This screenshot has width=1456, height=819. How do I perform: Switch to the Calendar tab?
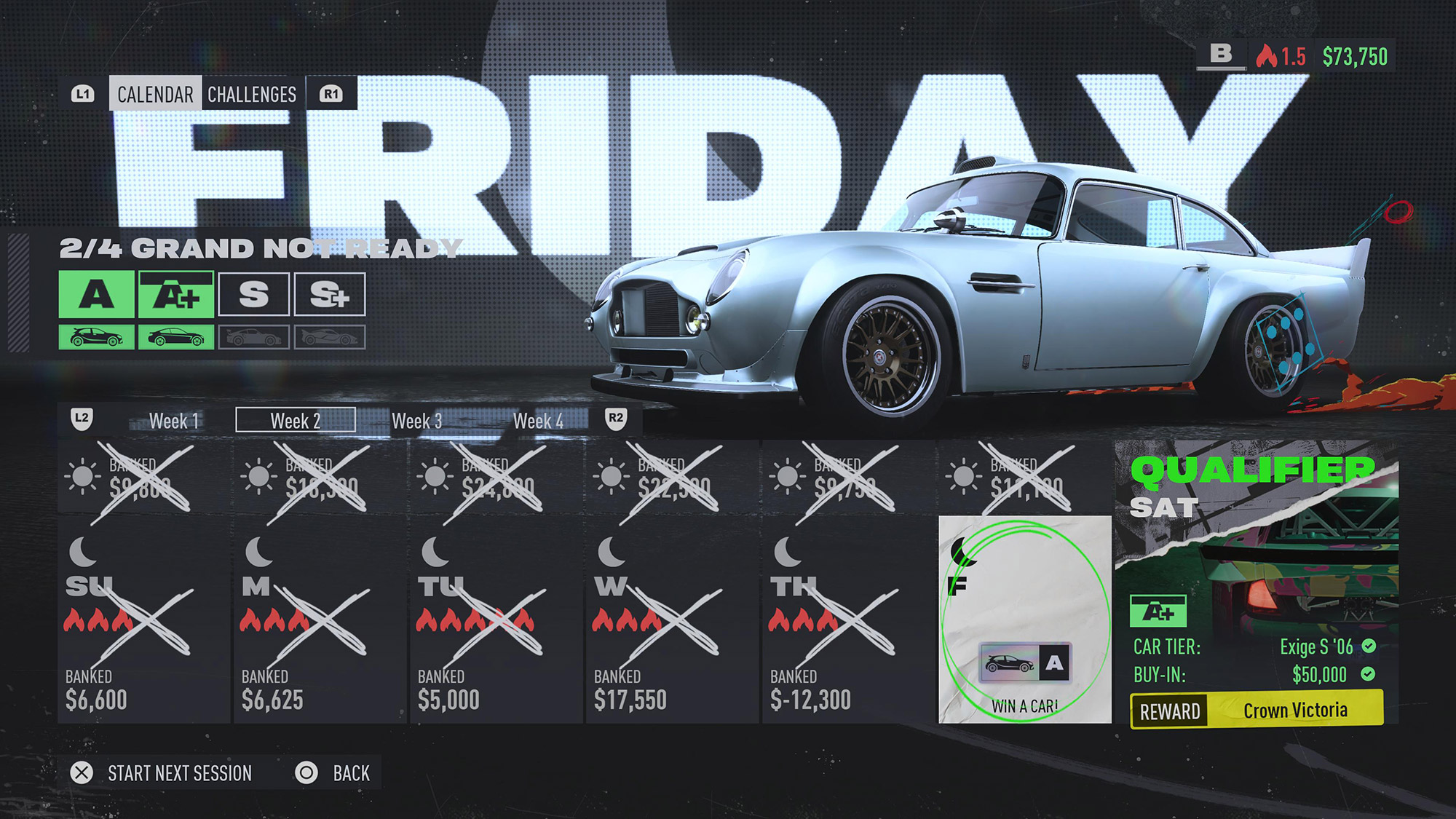coord(155,94)
